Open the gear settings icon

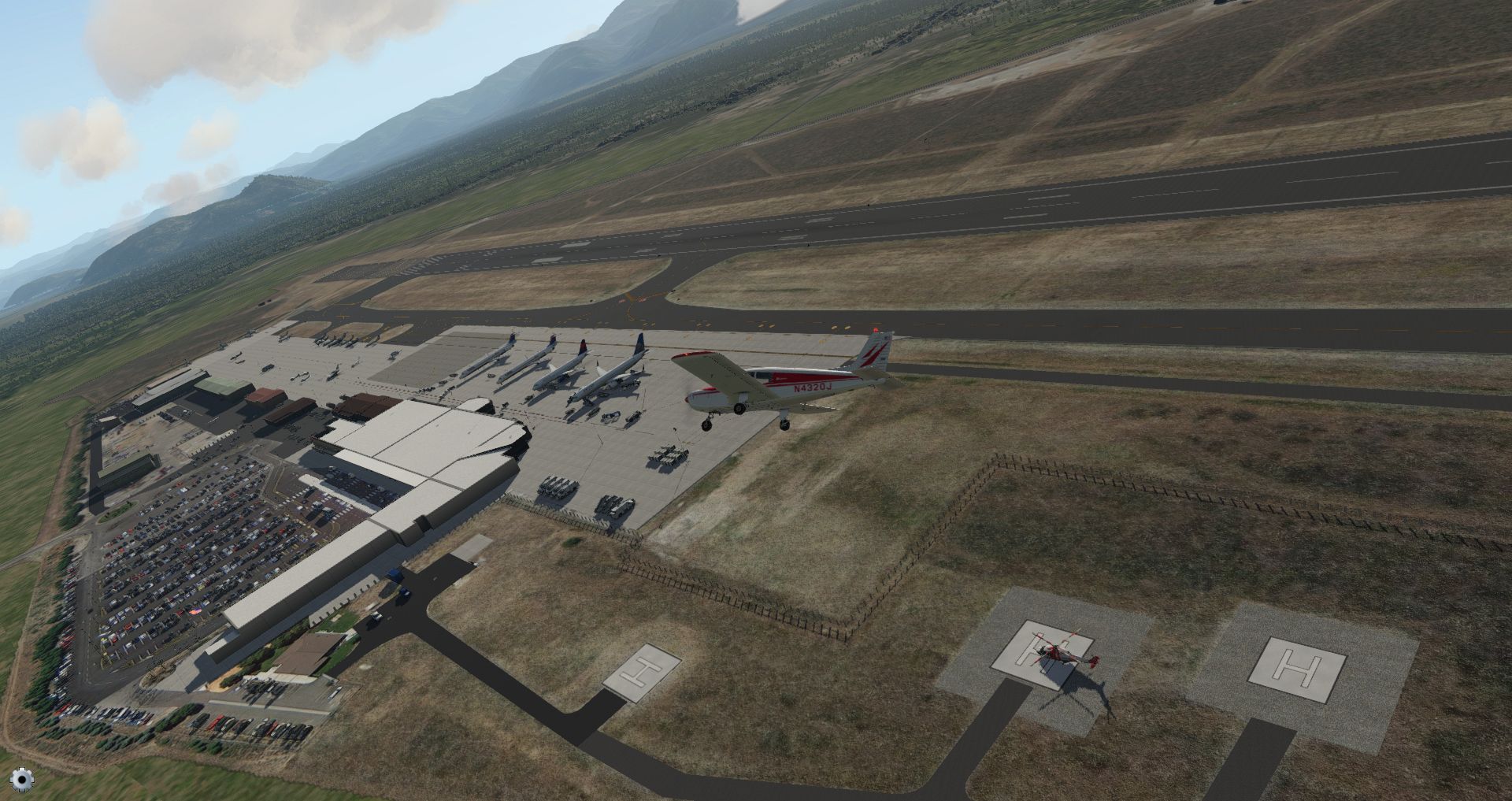pyautogui.click(x=23, y=779)
